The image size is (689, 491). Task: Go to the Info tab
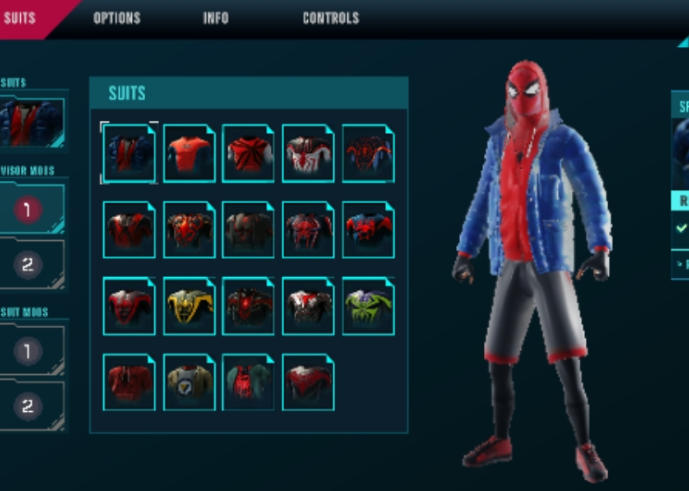(x=216, y=18)
